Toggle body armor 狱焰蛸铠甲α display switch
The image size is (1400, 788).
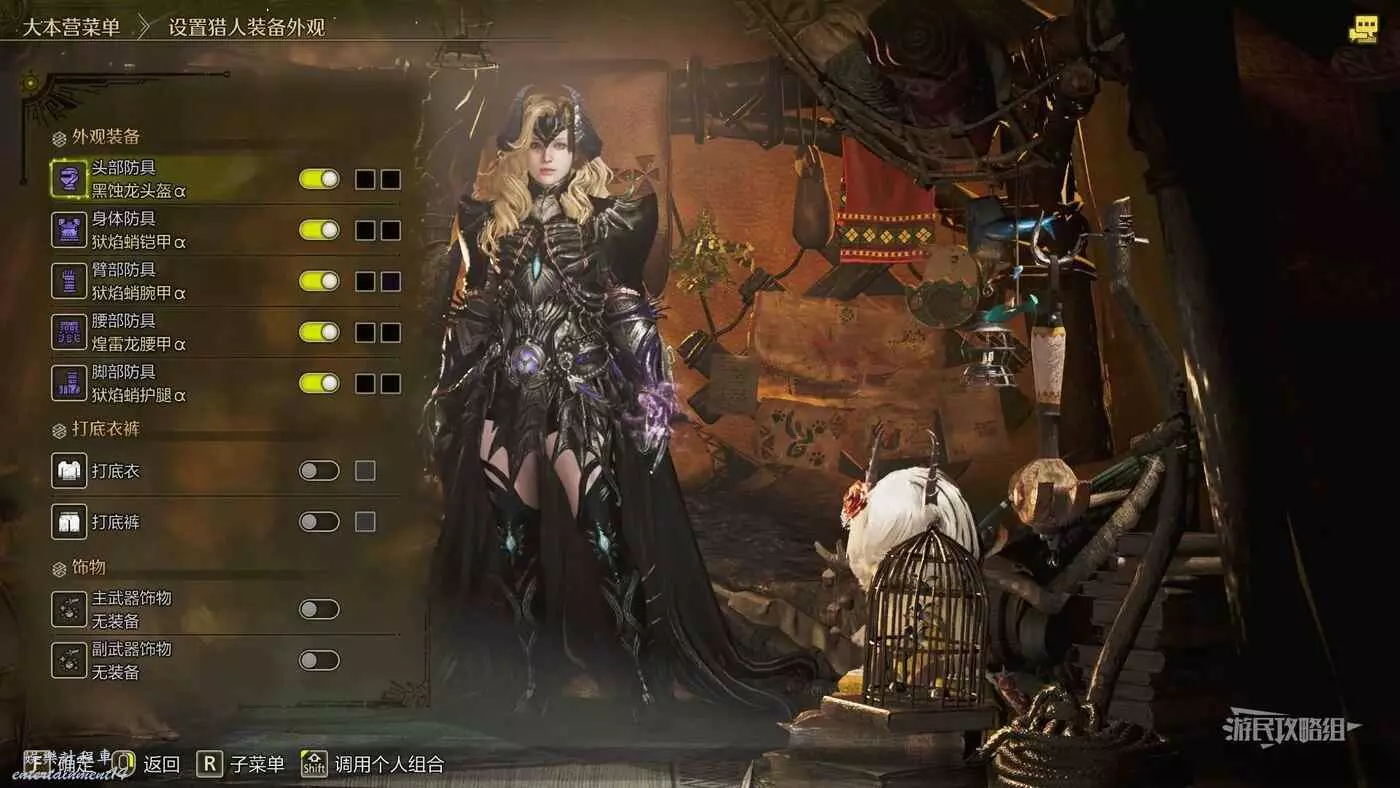coord(319,230)
